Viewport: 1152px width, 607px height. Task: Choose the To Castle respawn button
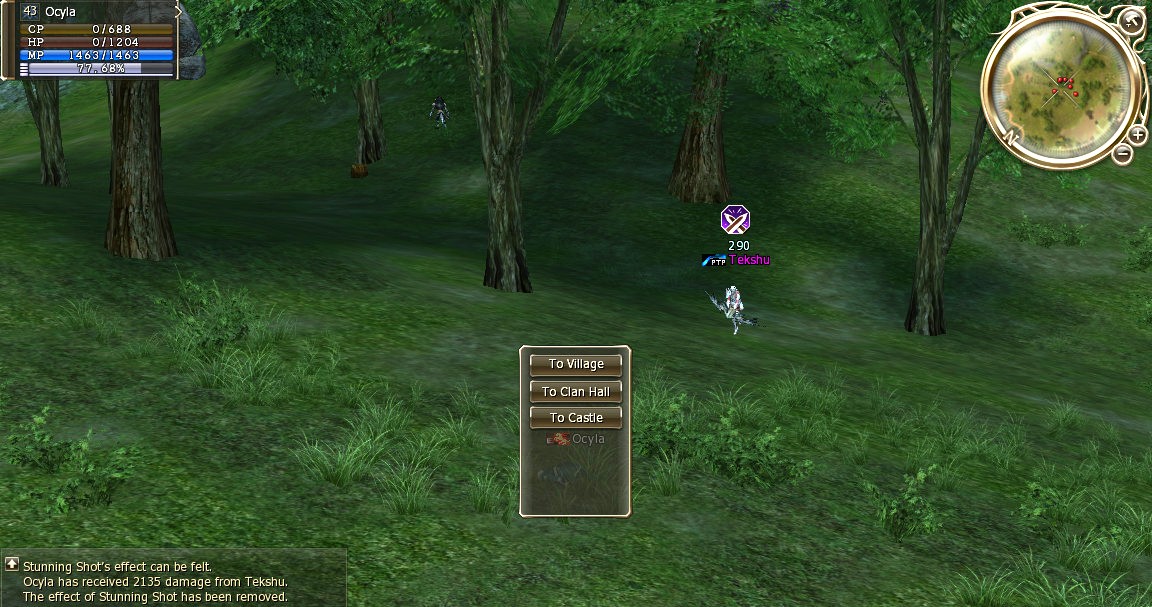575,418
